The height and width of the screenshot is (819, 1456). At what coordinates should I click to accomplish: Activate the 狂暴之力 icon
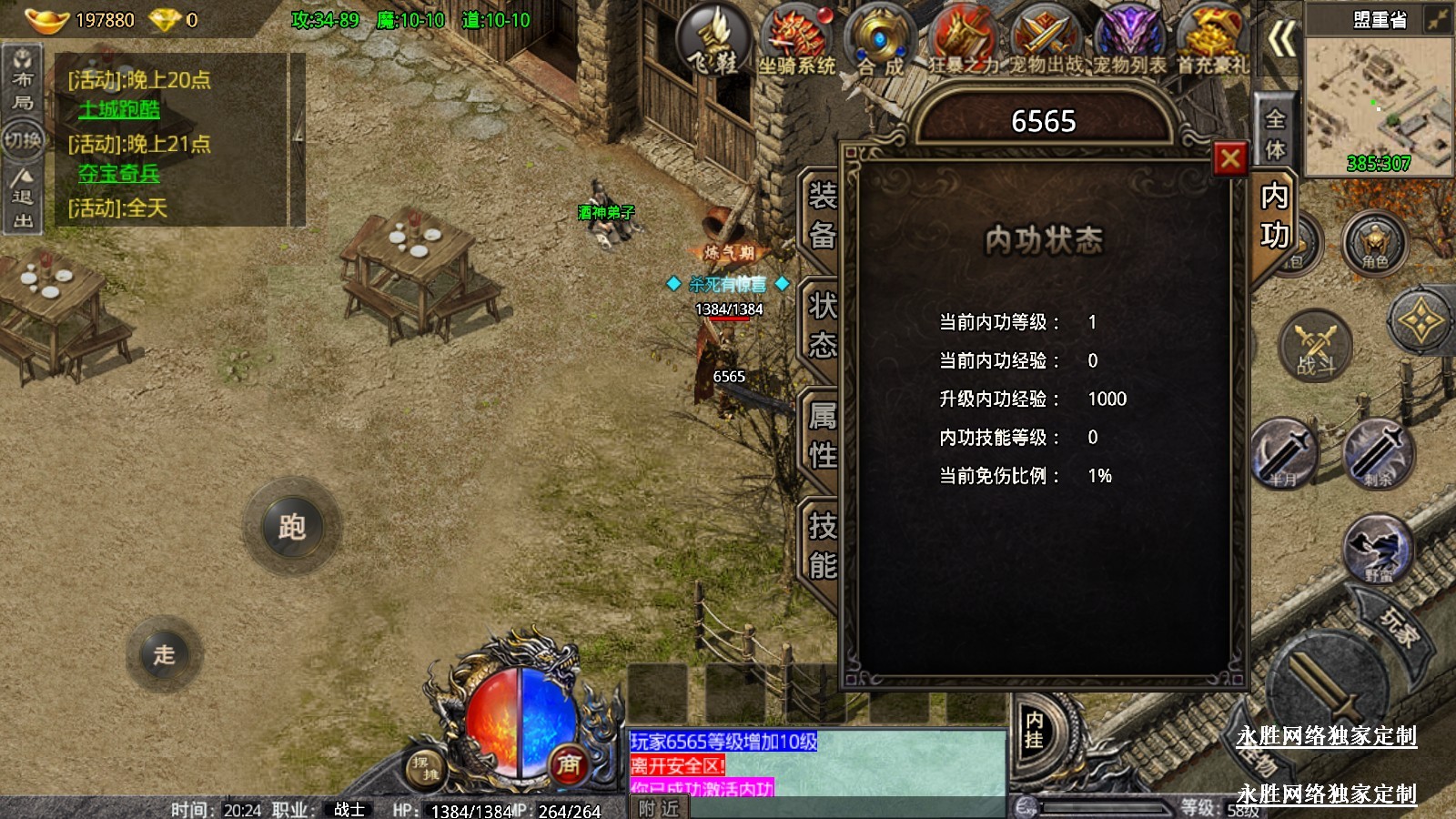963,39
